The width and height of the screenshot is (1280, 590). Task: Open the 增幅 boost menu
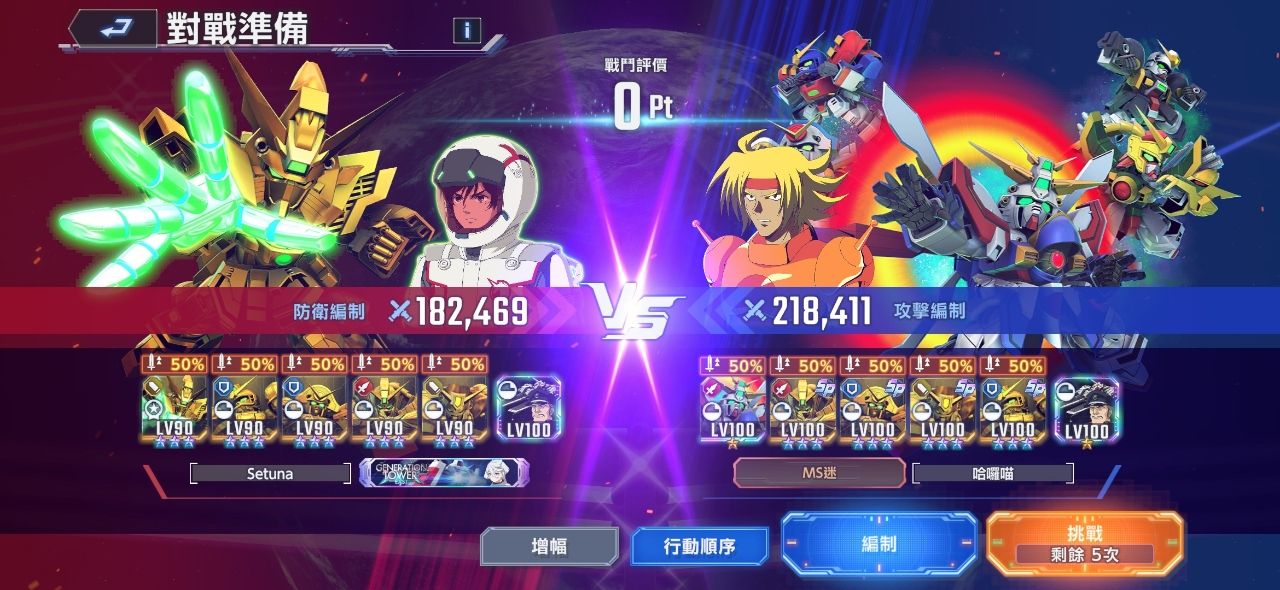click(x=548, y=546)
